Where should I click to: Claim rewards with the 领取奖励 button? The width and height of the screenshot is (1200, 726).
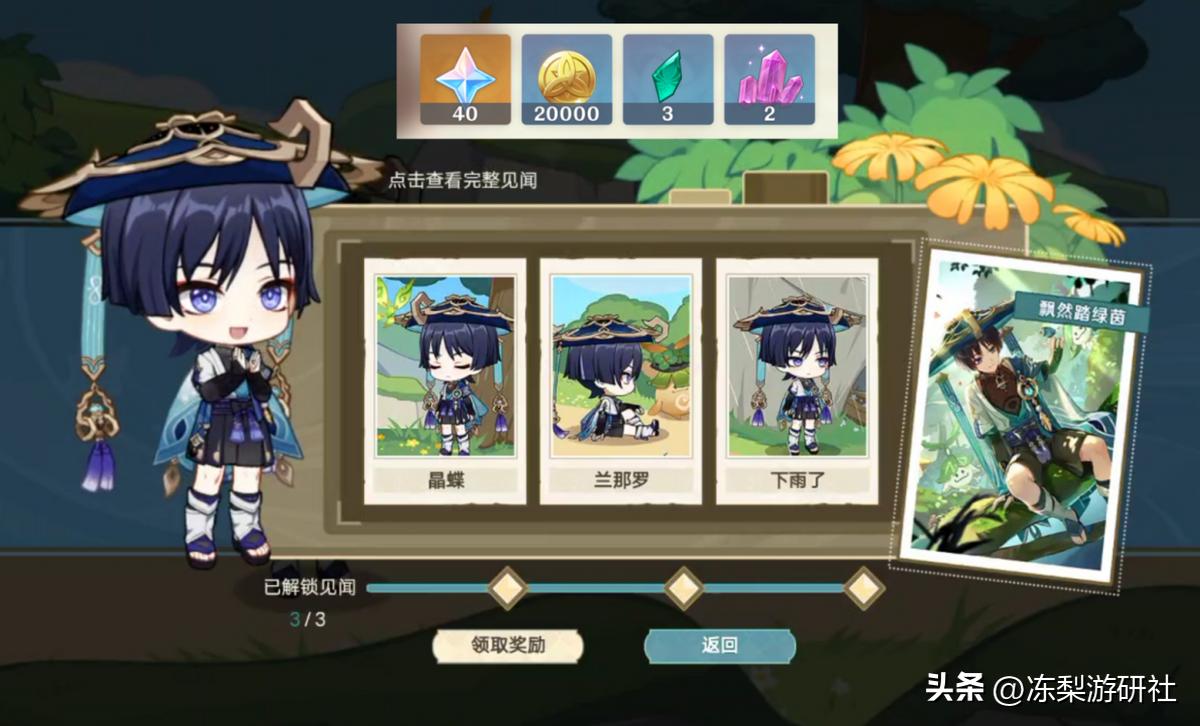[508, 645]
